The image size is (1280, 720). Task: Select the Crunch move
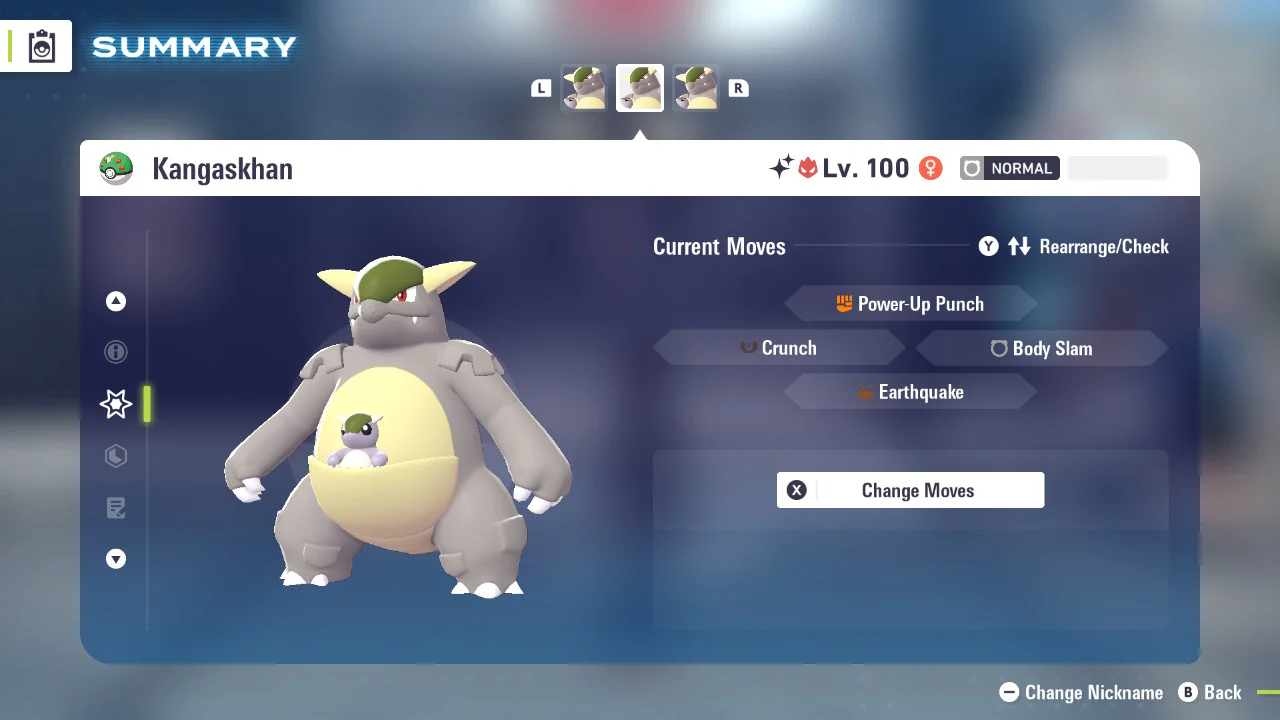pos(779,348)
